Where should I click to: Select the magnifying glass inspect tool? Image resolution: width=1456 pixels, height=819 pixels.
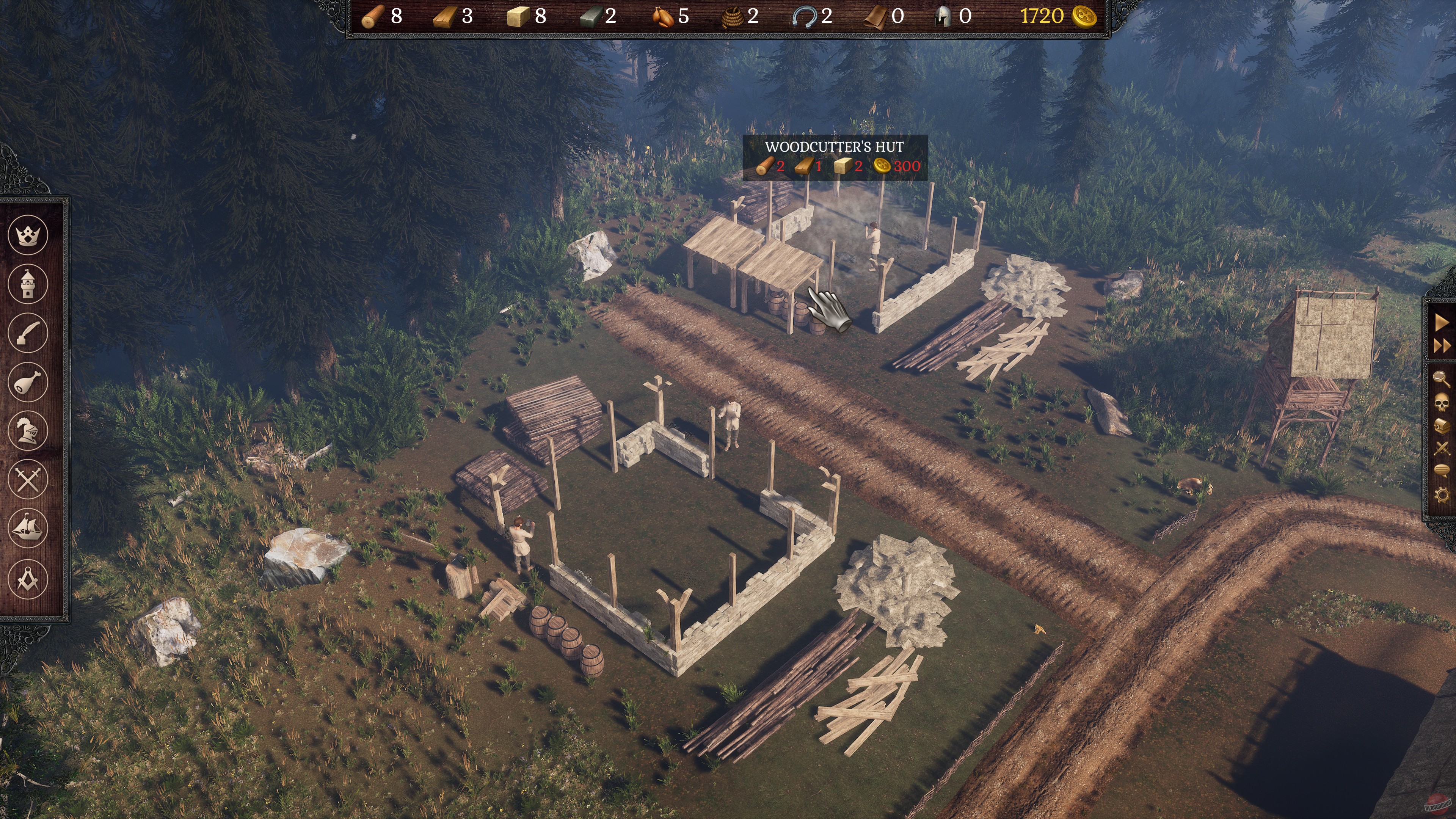point(1442,378)
